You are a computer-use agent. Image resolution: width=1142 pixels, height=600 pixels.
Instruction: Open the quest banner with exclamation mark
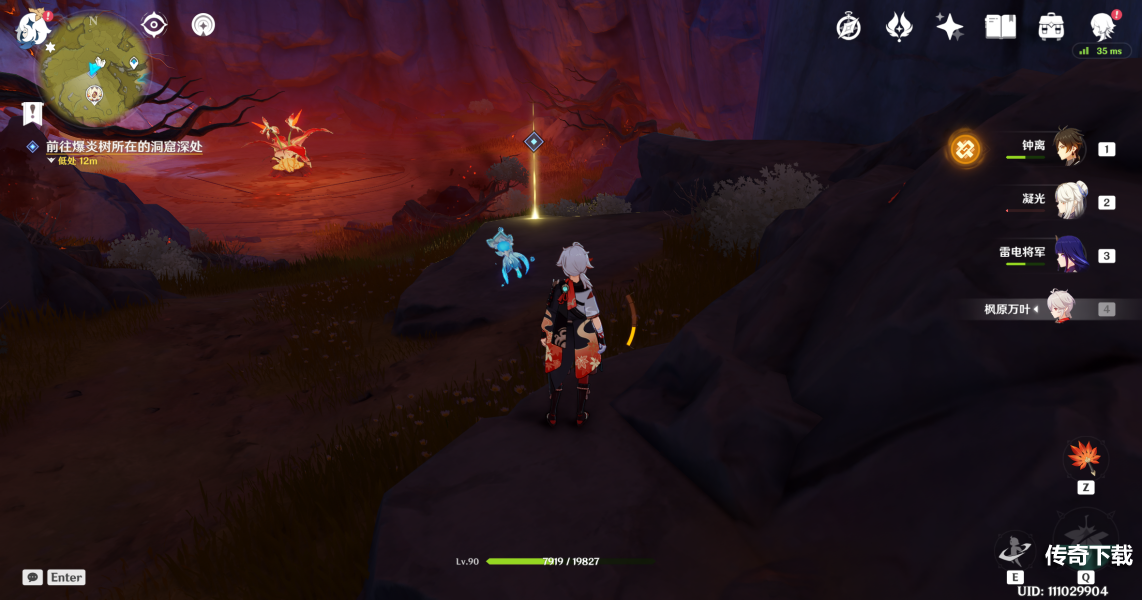point(33,112)
